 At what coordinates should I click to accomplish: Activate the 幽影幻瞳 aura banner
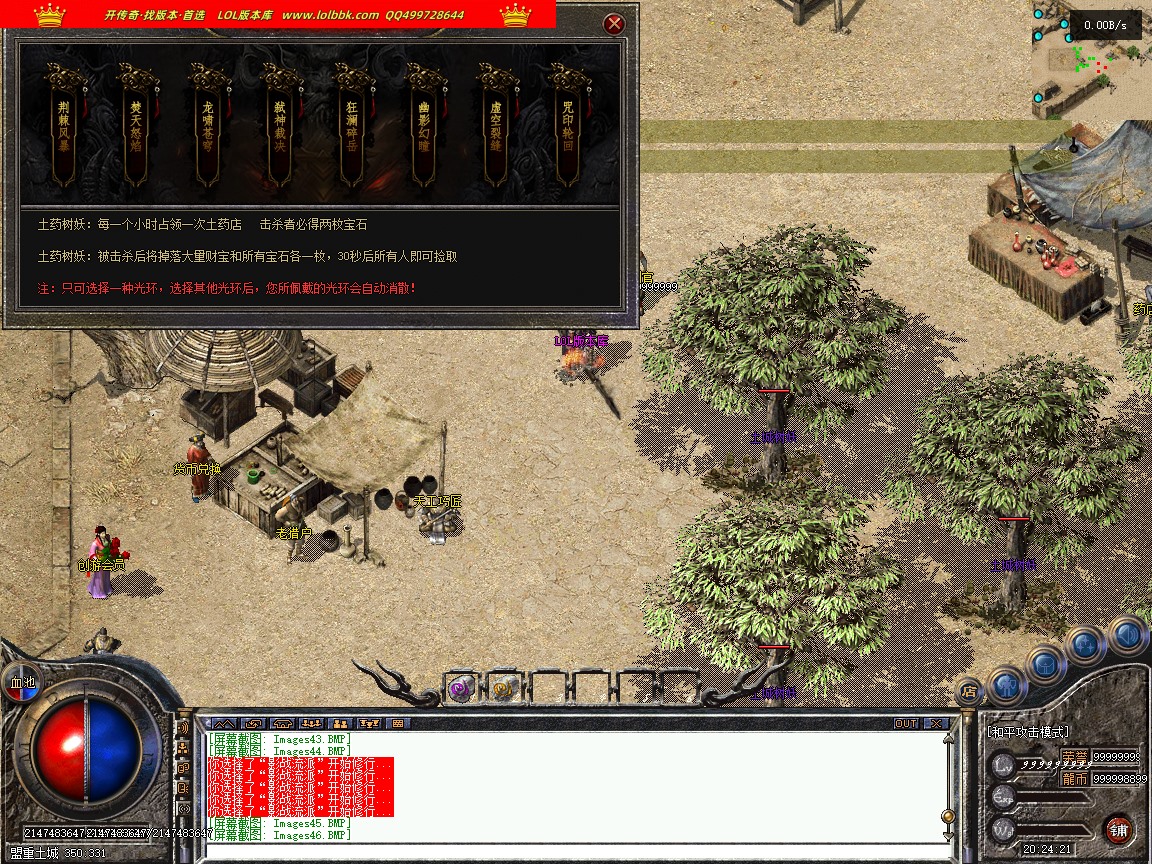(423, 128)
